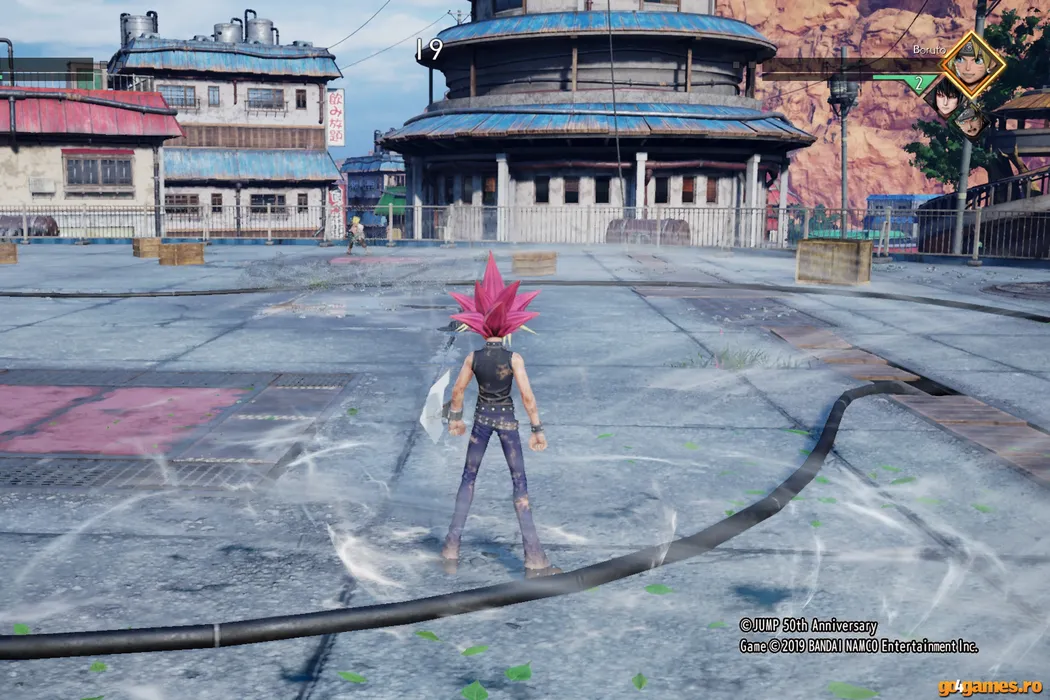
Task: Select Boruto's gold-framed character portrait
Action: coord(973,64)
